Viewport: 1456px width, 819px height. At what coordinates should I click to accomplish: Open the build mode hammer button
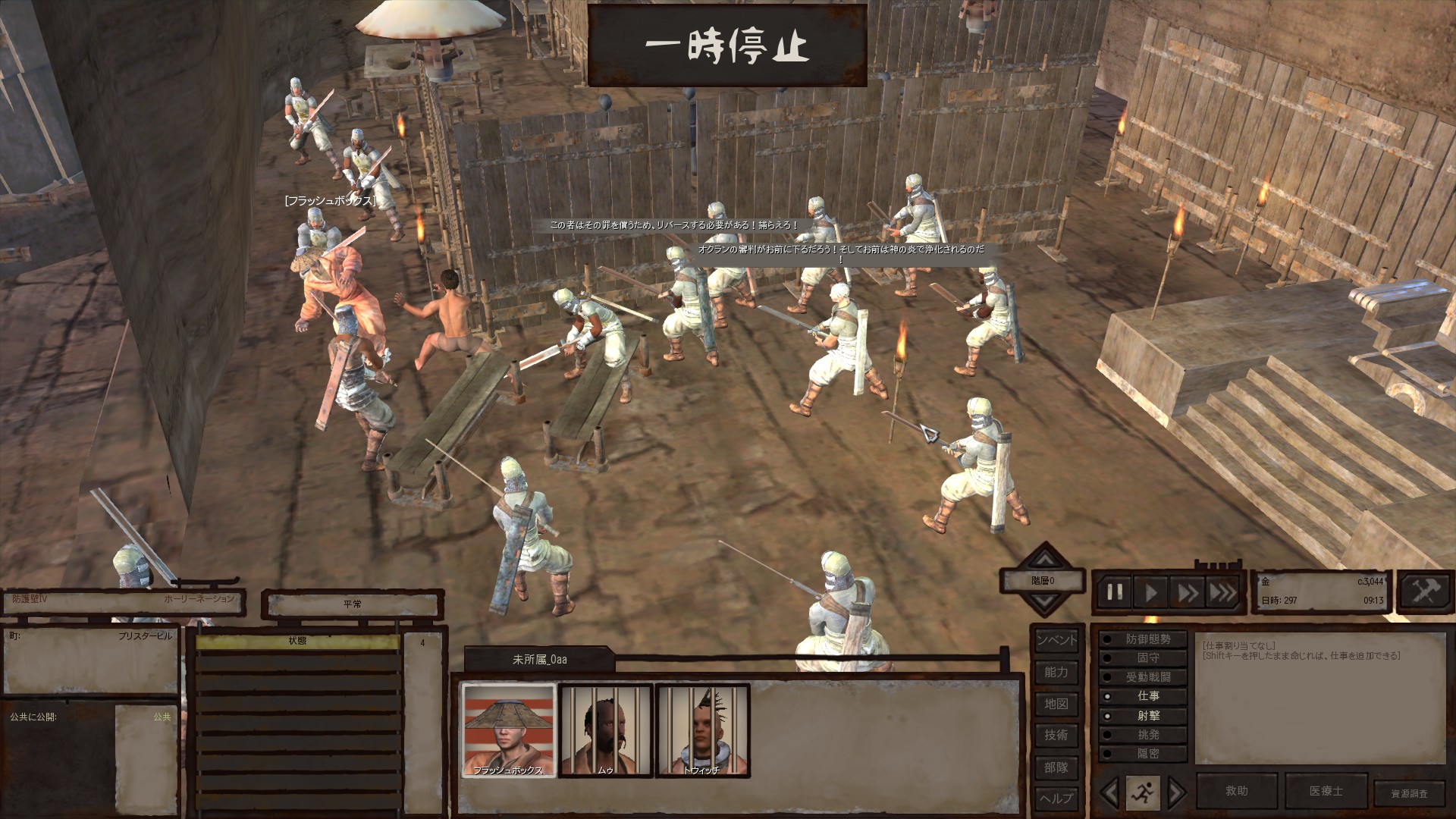click(1424, 591)
